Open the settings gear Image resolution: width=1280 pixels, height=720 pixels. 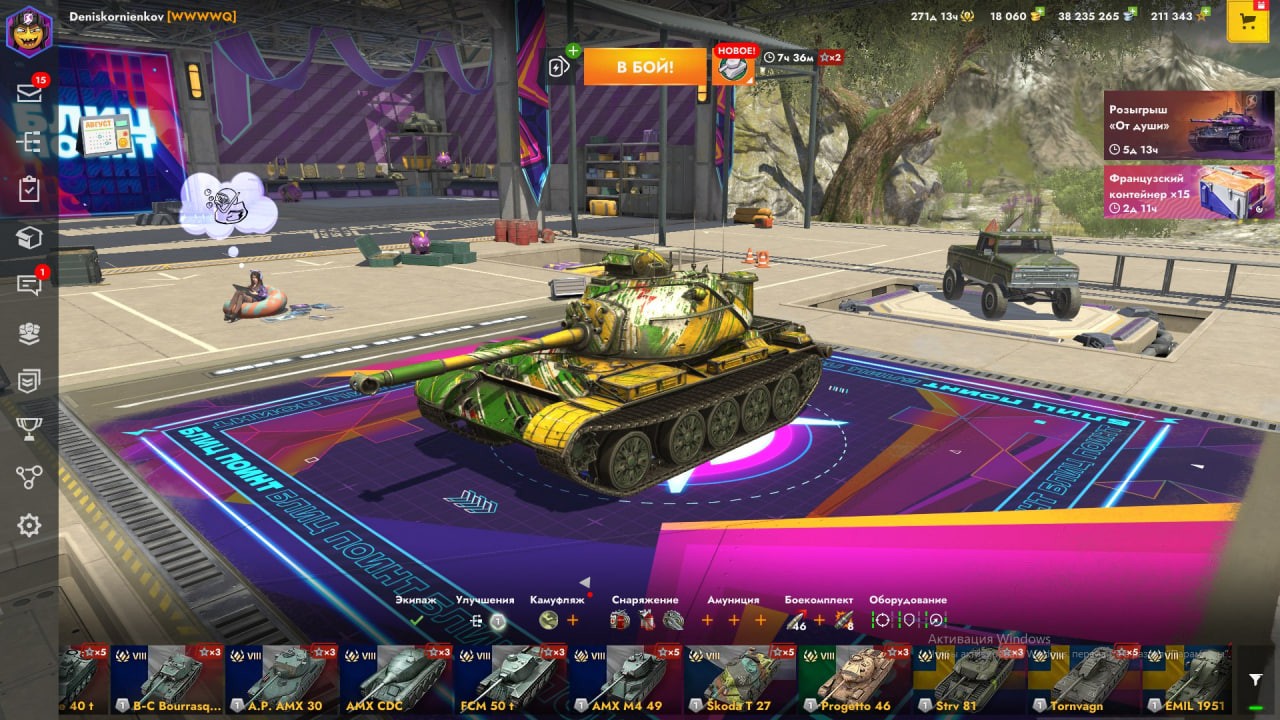pyautogui.click(x=29, y=525)
